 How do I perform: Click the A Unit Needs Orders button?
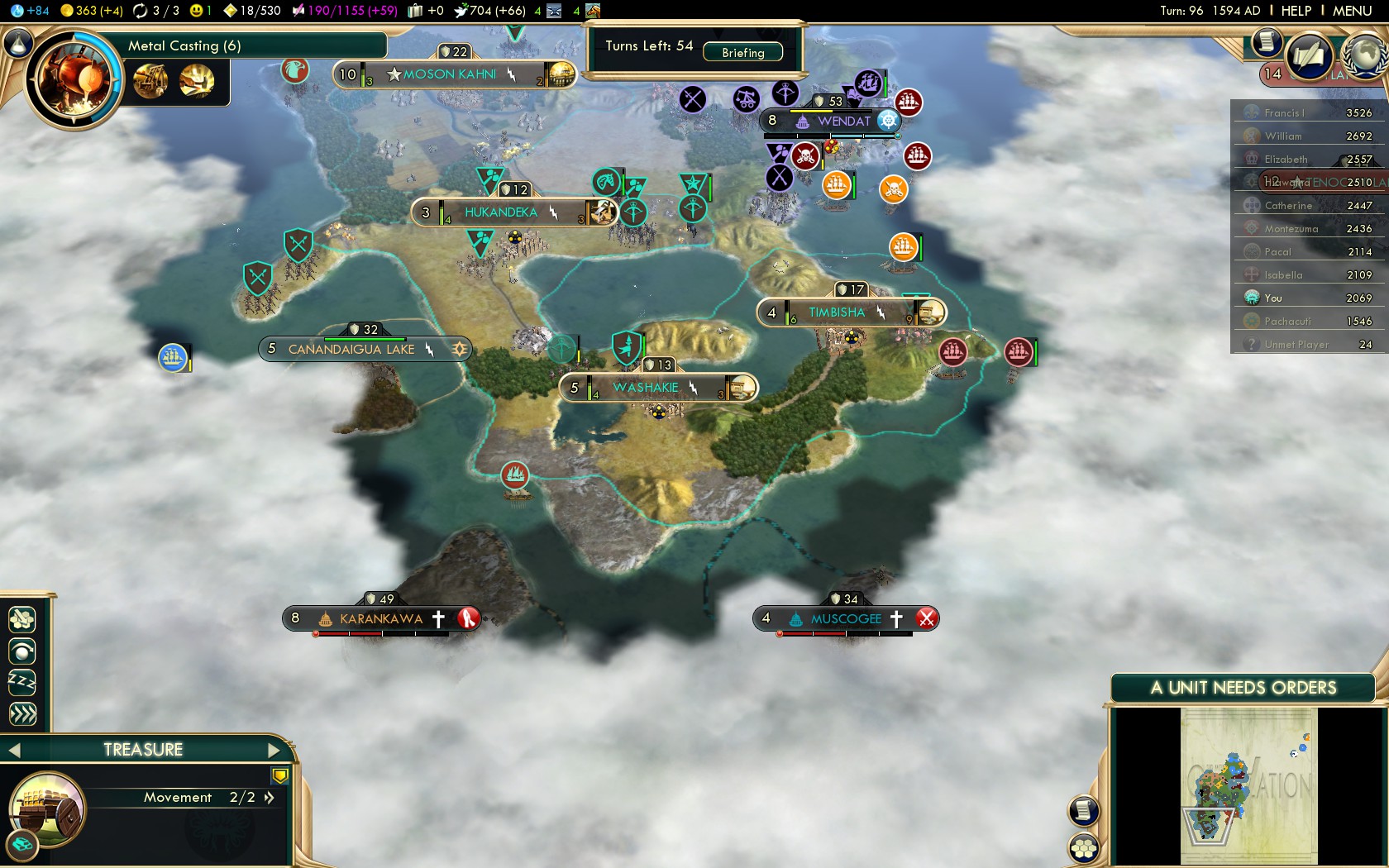tap(1243, 688)
